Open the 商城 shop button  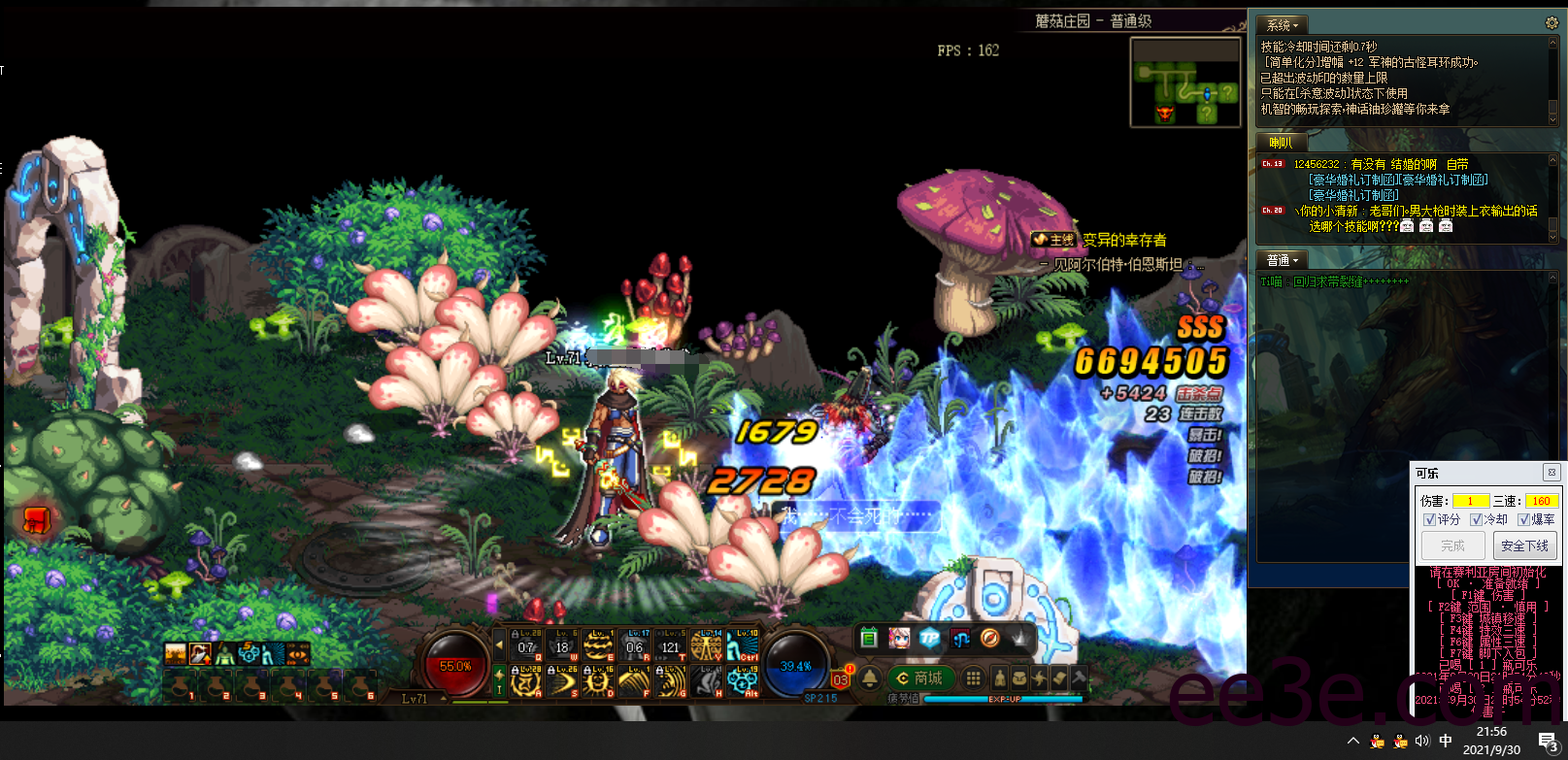click(x=919, y=678)
